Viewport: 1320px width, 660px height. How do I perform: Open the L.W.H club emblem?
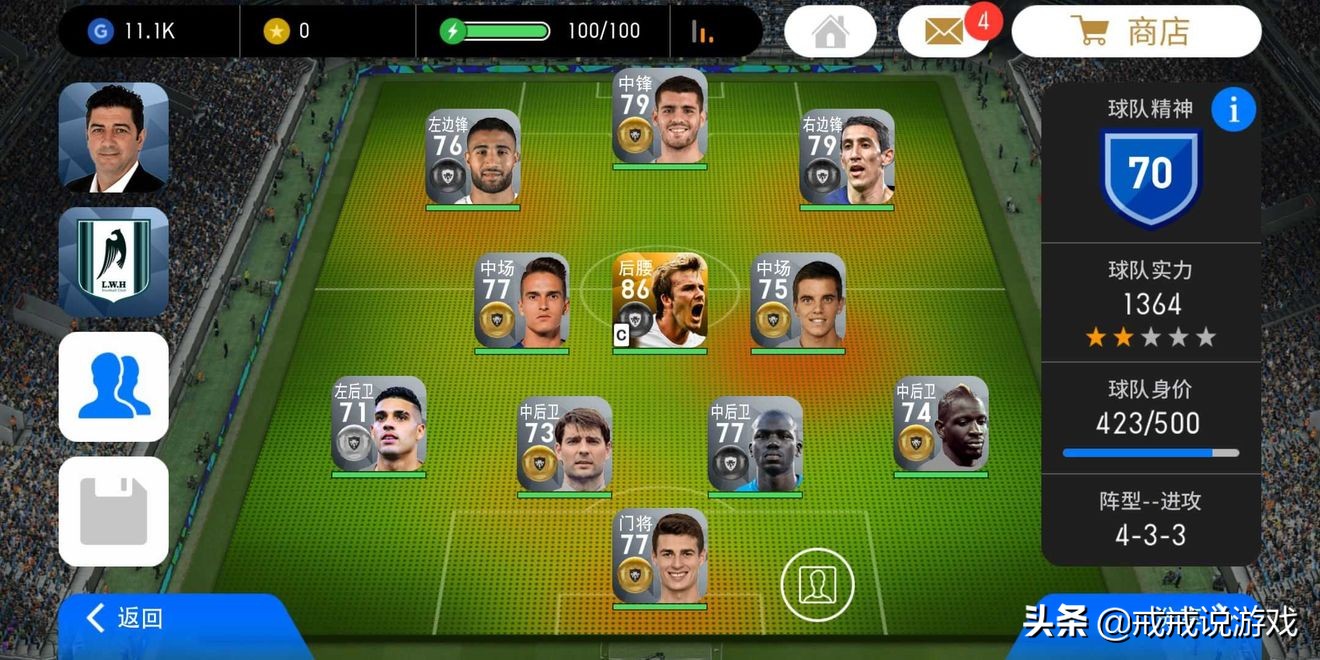tap(114, 262)
